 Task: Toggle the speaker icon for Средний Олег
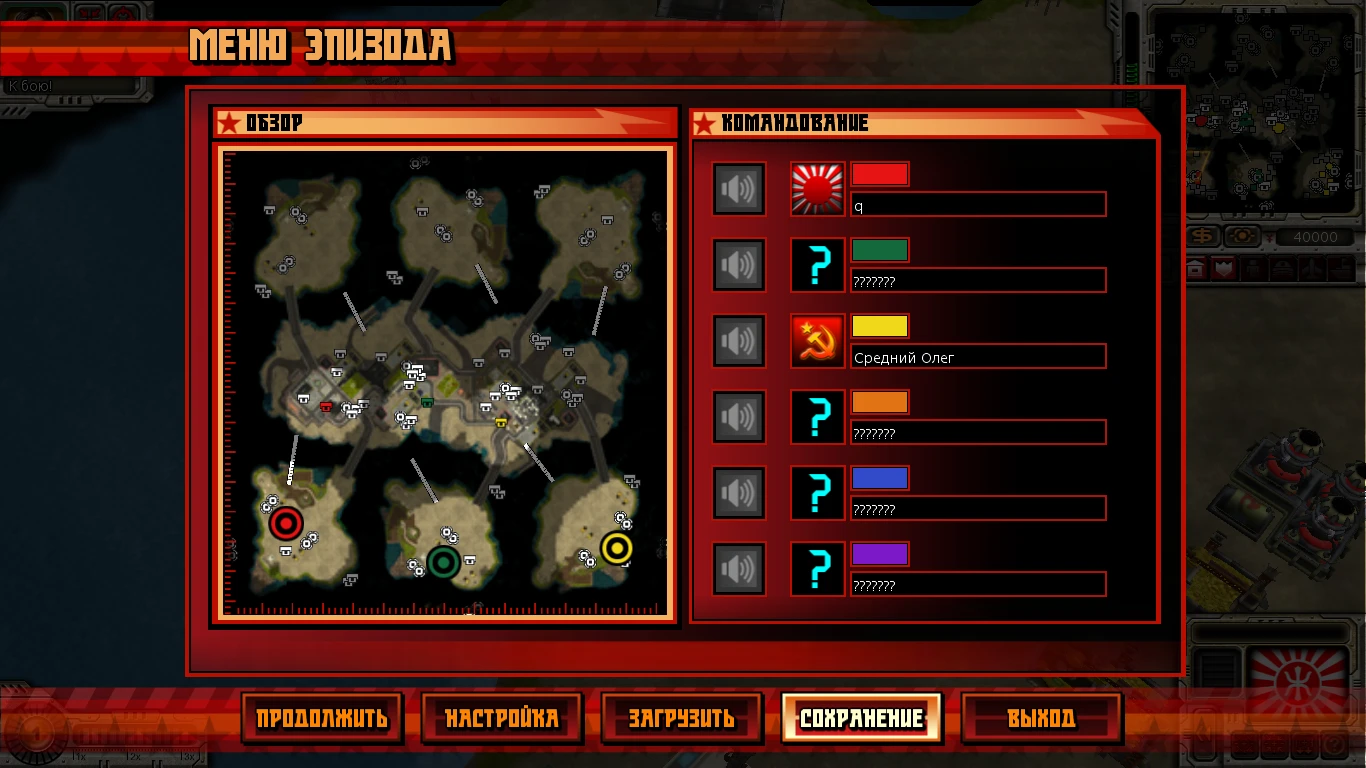coord(738,341)
